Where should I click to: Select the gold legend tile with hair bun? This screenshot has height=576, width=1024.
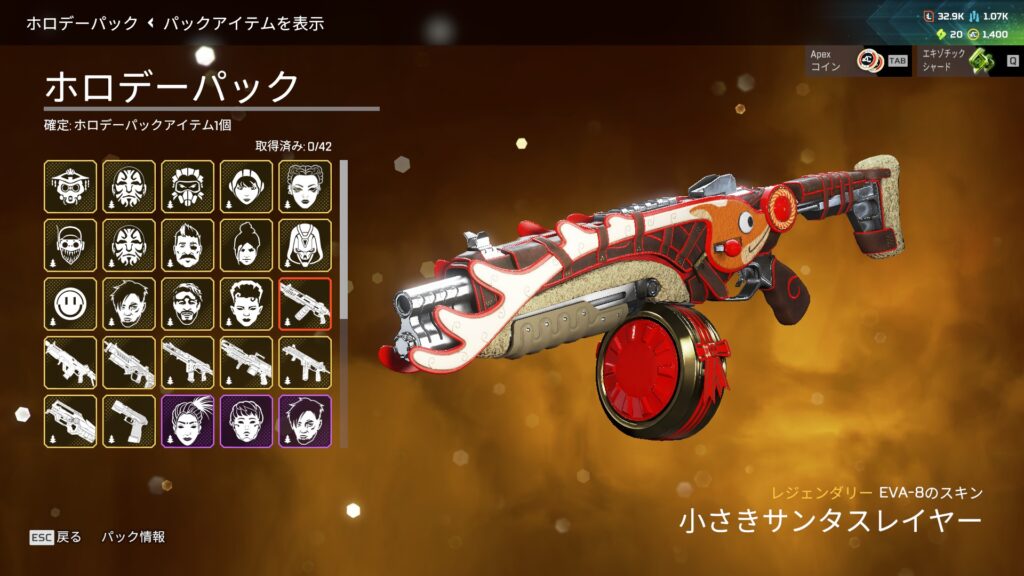(x=247, y=245)
